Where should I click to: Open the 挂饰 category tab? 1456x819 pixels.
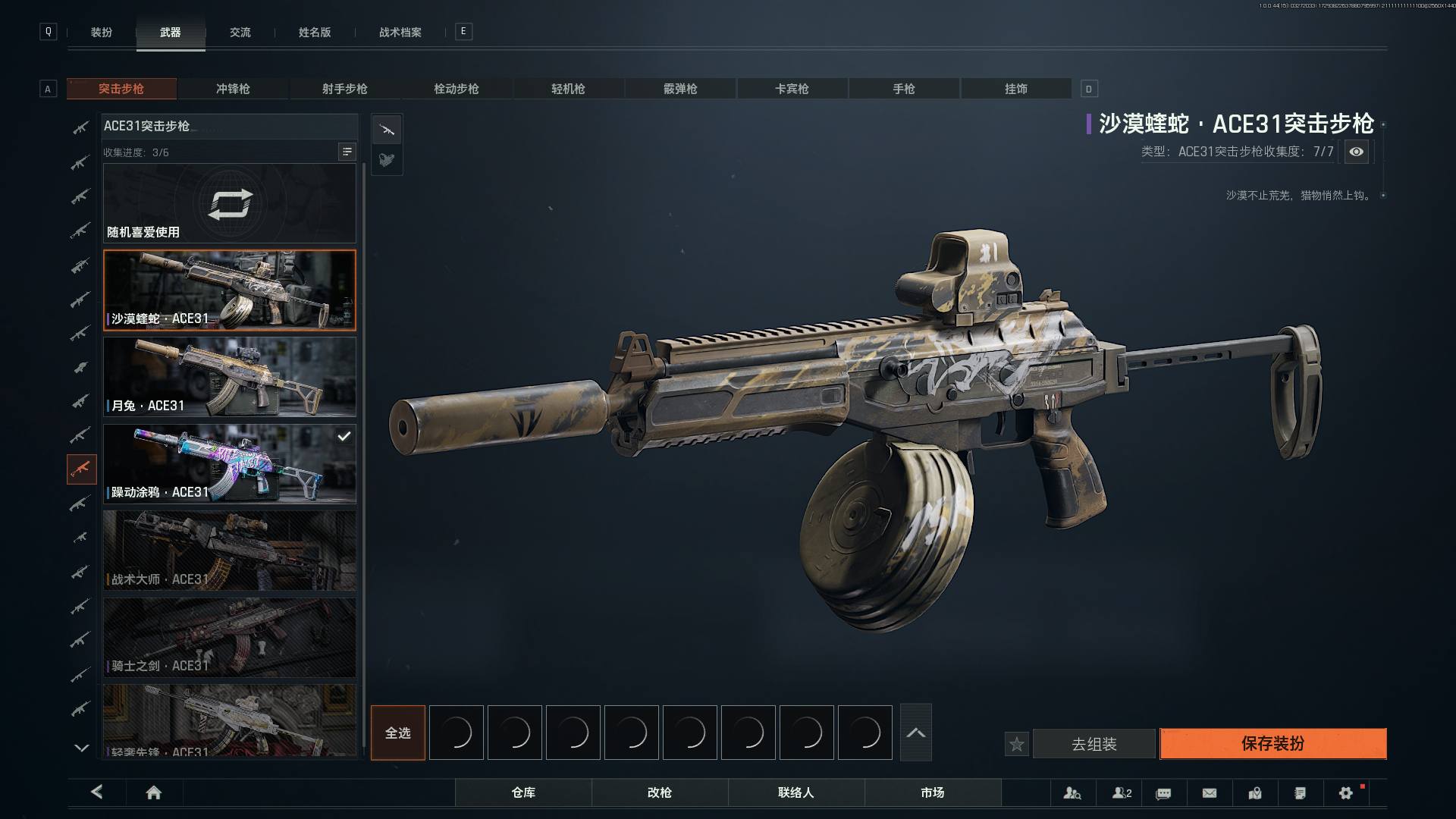tap(1016, 89)
